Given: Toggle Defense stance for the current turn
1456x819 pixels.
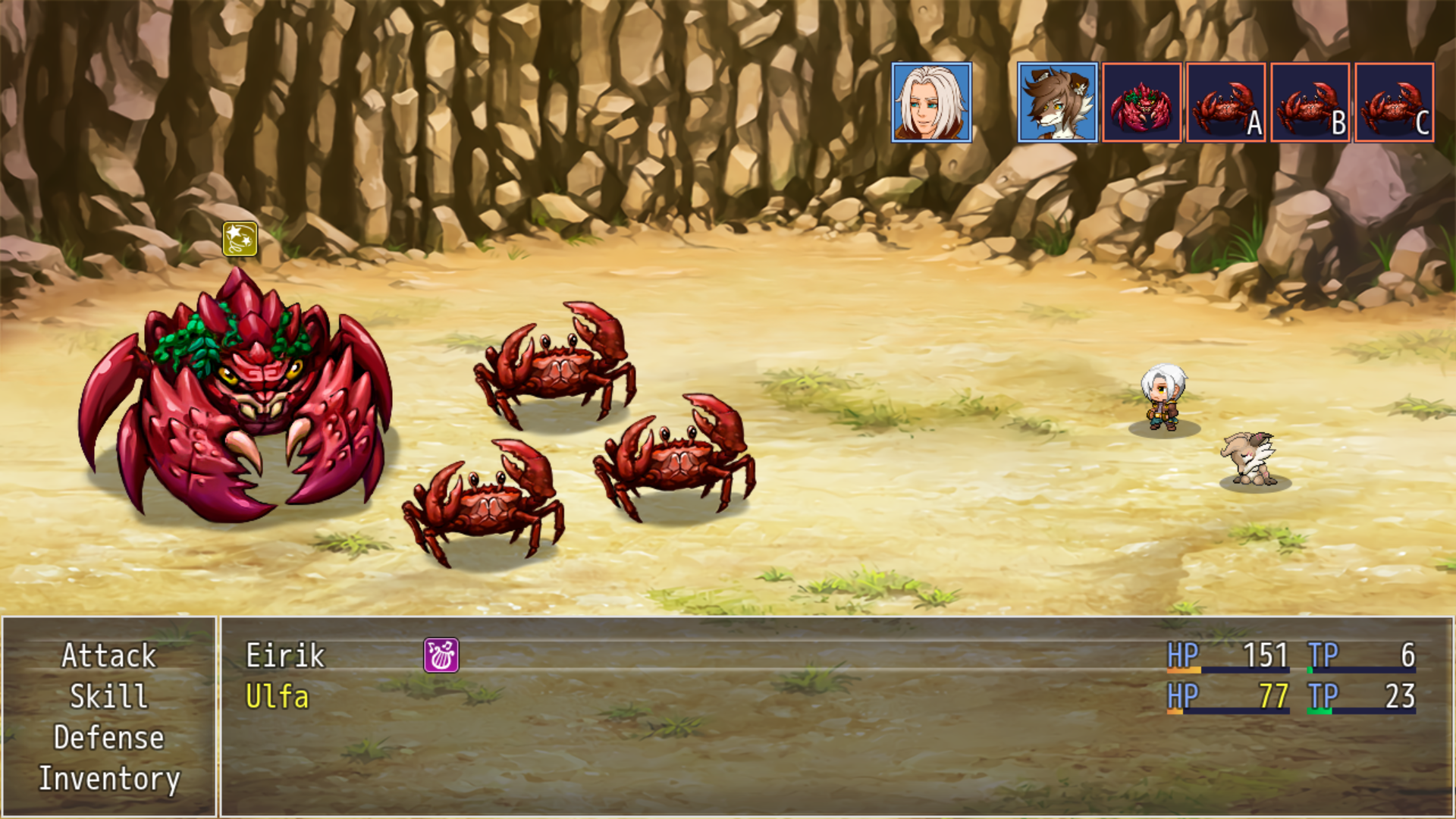Looking at the screenshot, I should click(110, 737).
